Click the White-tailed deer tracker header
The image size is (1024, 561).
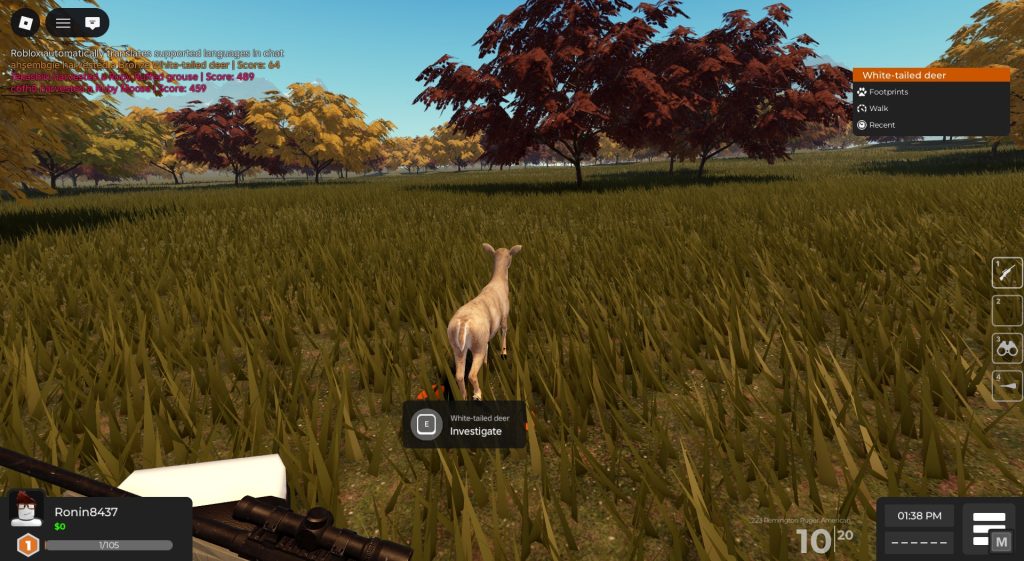(x=931, y=75)
